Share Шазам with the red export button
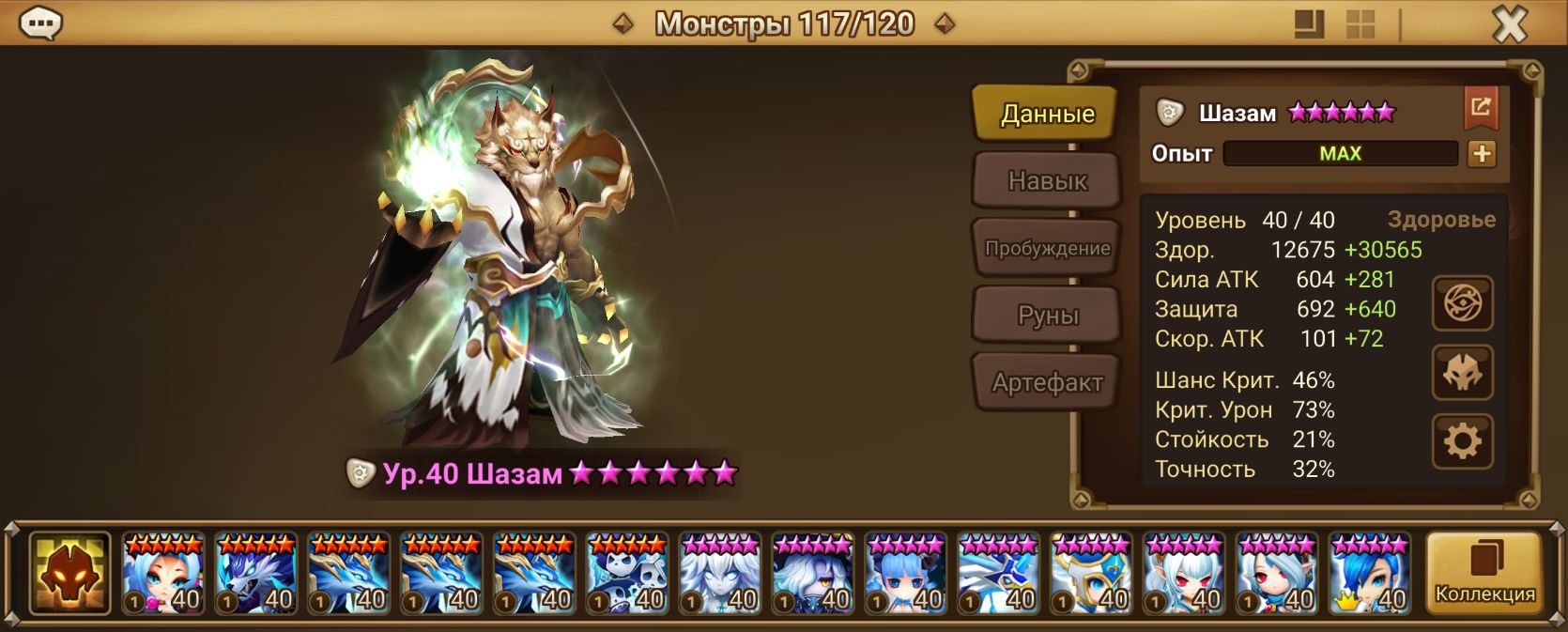Image resolution: width=1568 pixels, height=632 pixels. pos(1481,108)
